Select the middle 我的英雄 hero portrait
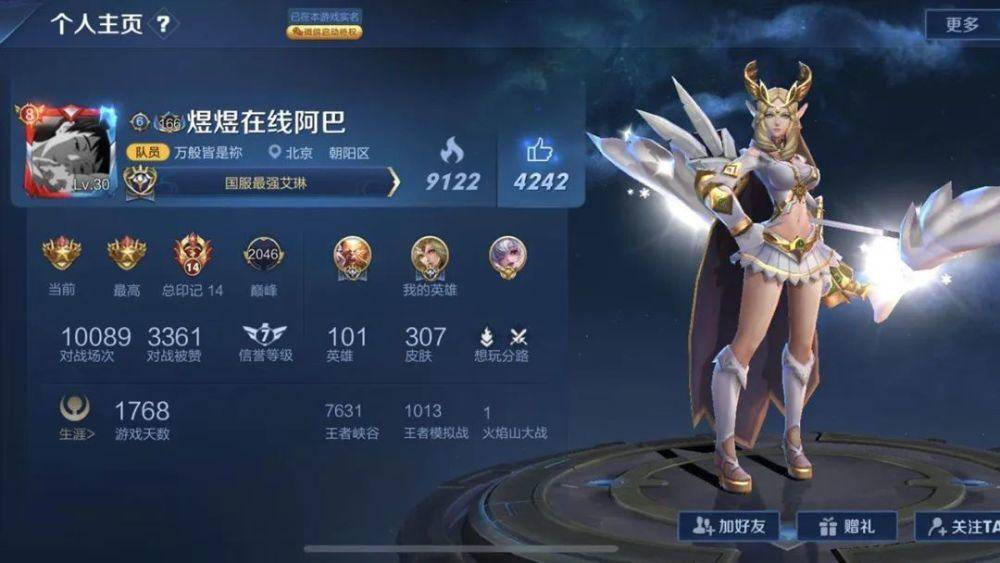 [x=429, y=257]
